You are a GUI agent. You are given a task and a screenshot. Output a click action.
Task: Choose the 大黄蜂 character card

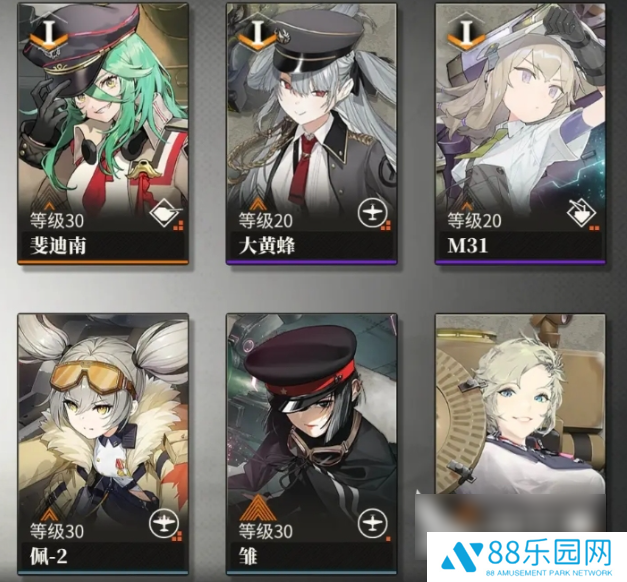312,133
